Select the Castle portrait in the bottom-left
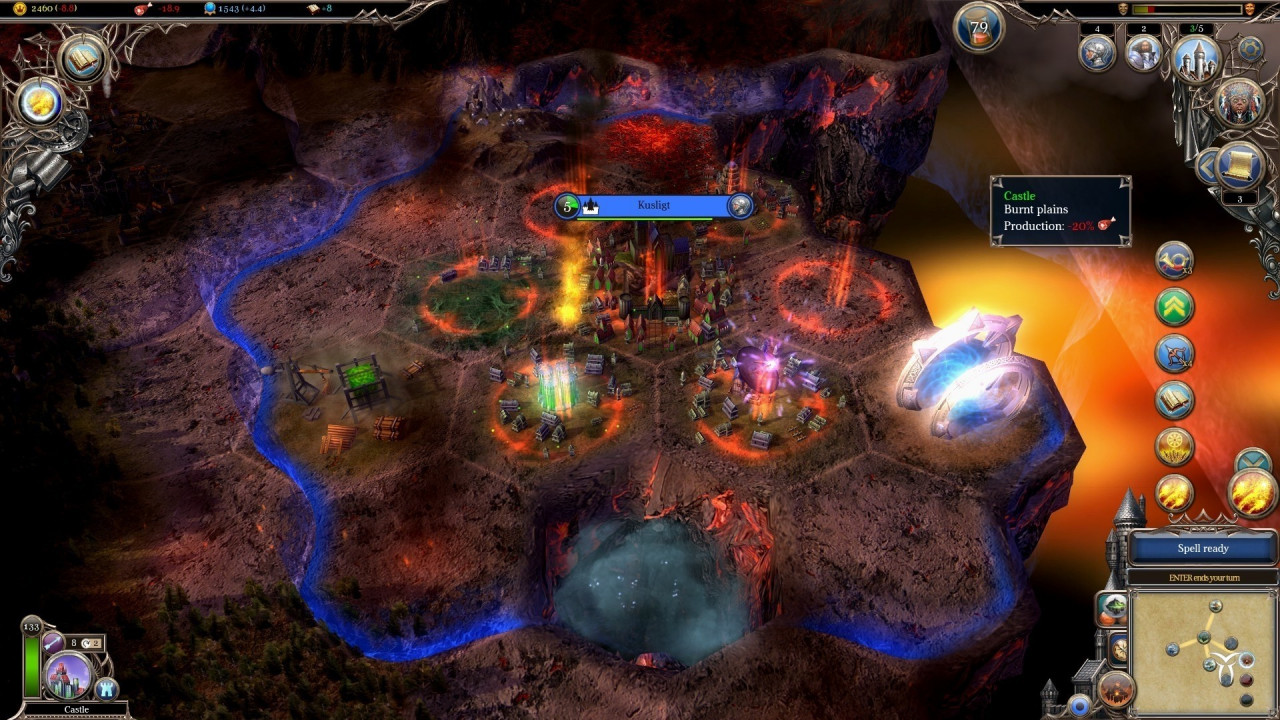The image size is (1280, 720). [x=69, y=676]
